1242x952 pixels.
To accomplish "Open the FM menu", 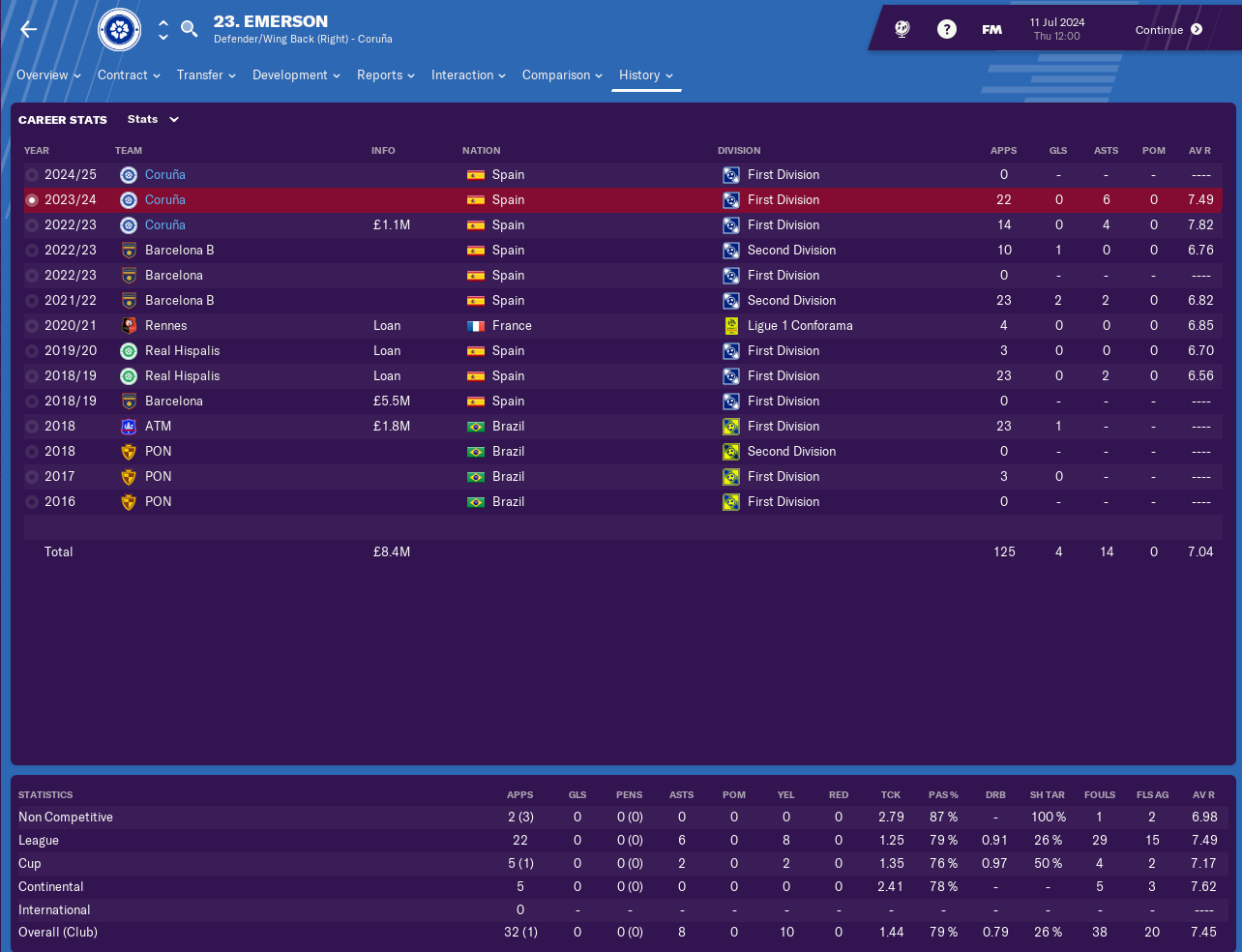I will [x=991, y=30].
